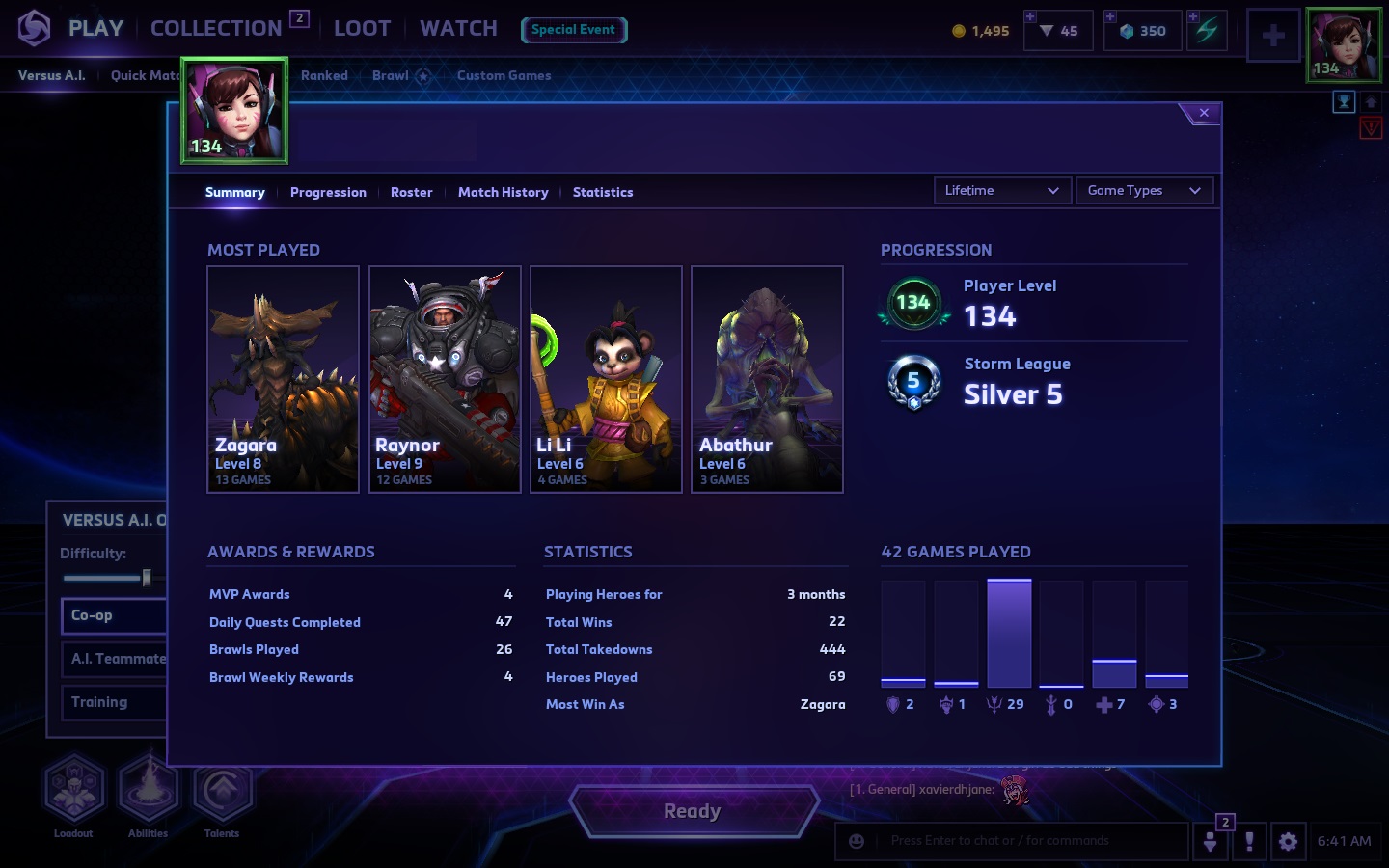Select Custom Games mode
Screen dimensions: 1389x868
504,75
